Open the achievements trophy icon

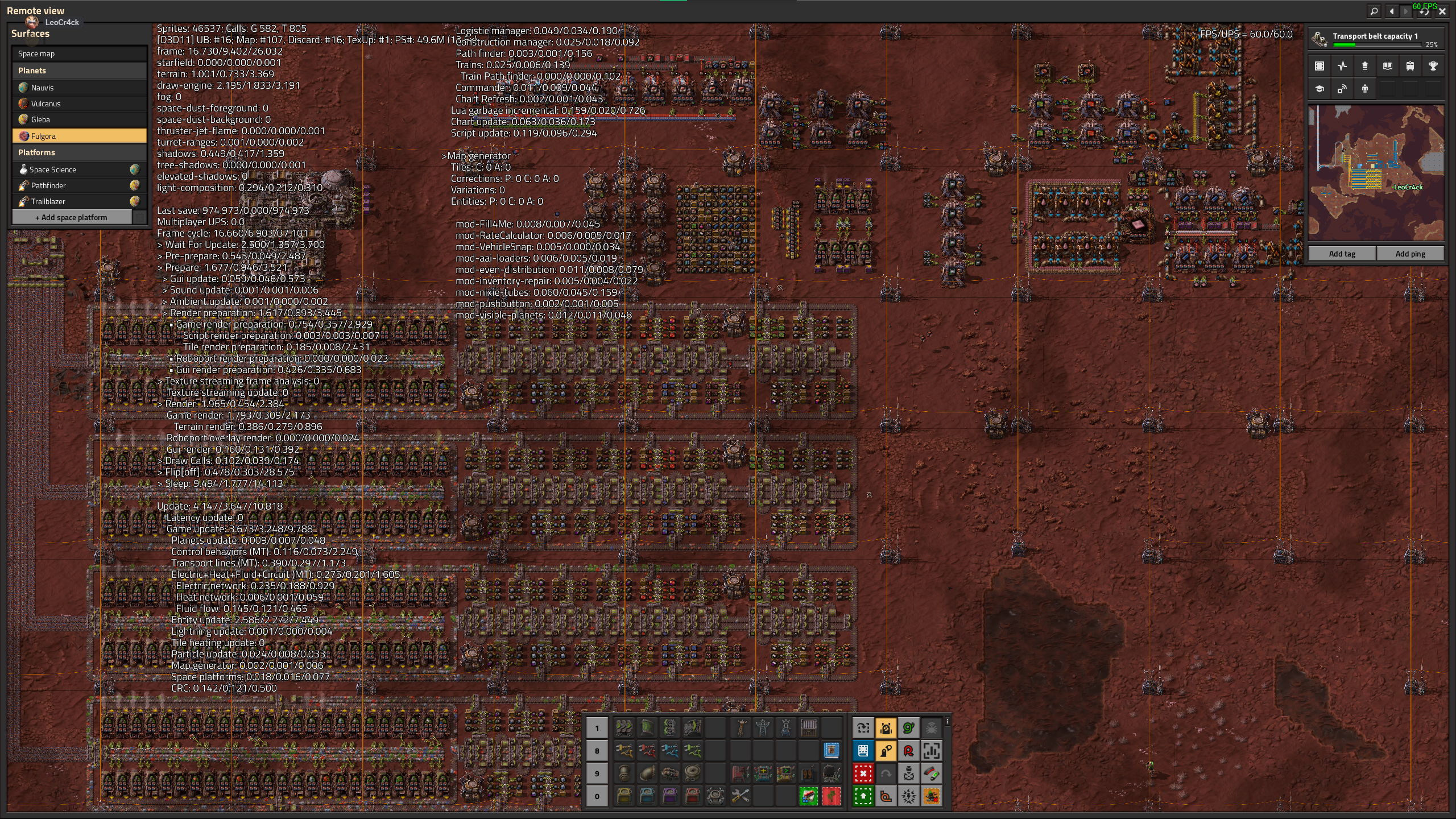(1433, 66)
